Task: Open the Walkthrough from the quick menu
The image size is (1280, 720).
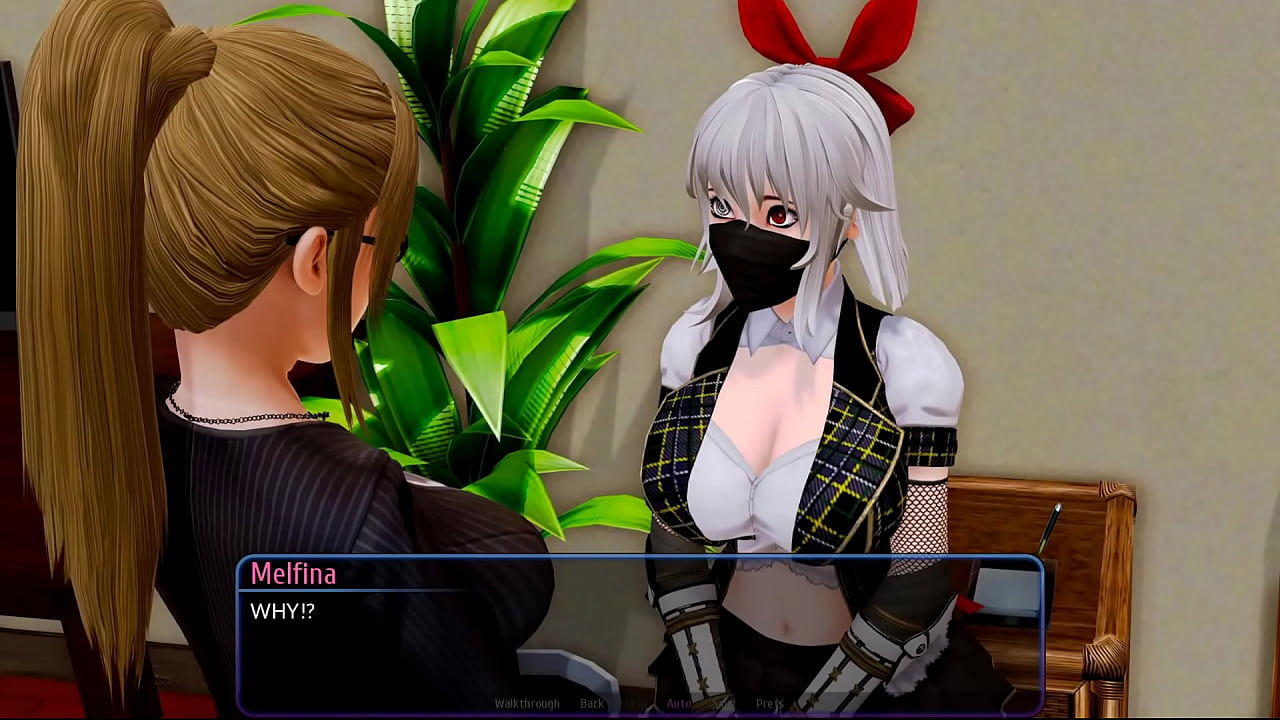Action: tap(527, 703)
